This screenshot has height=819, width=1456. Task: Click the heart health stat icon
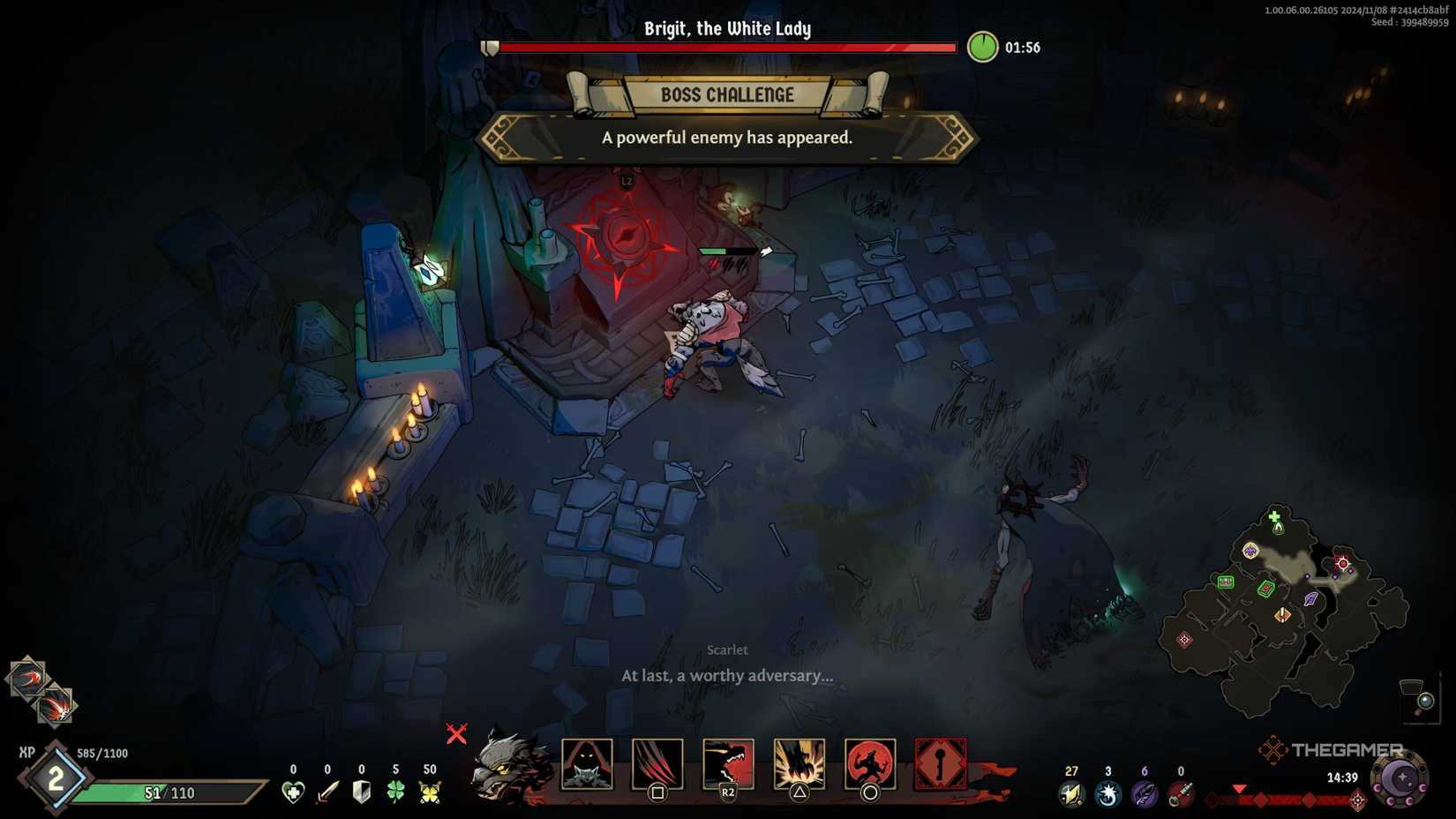(293, 790)
